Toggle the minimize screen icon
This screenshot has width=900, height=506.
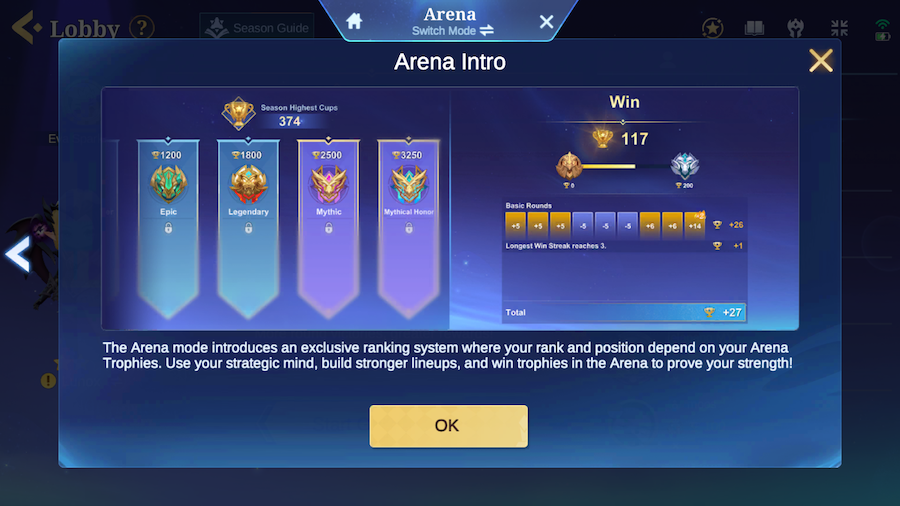[839, 28]
